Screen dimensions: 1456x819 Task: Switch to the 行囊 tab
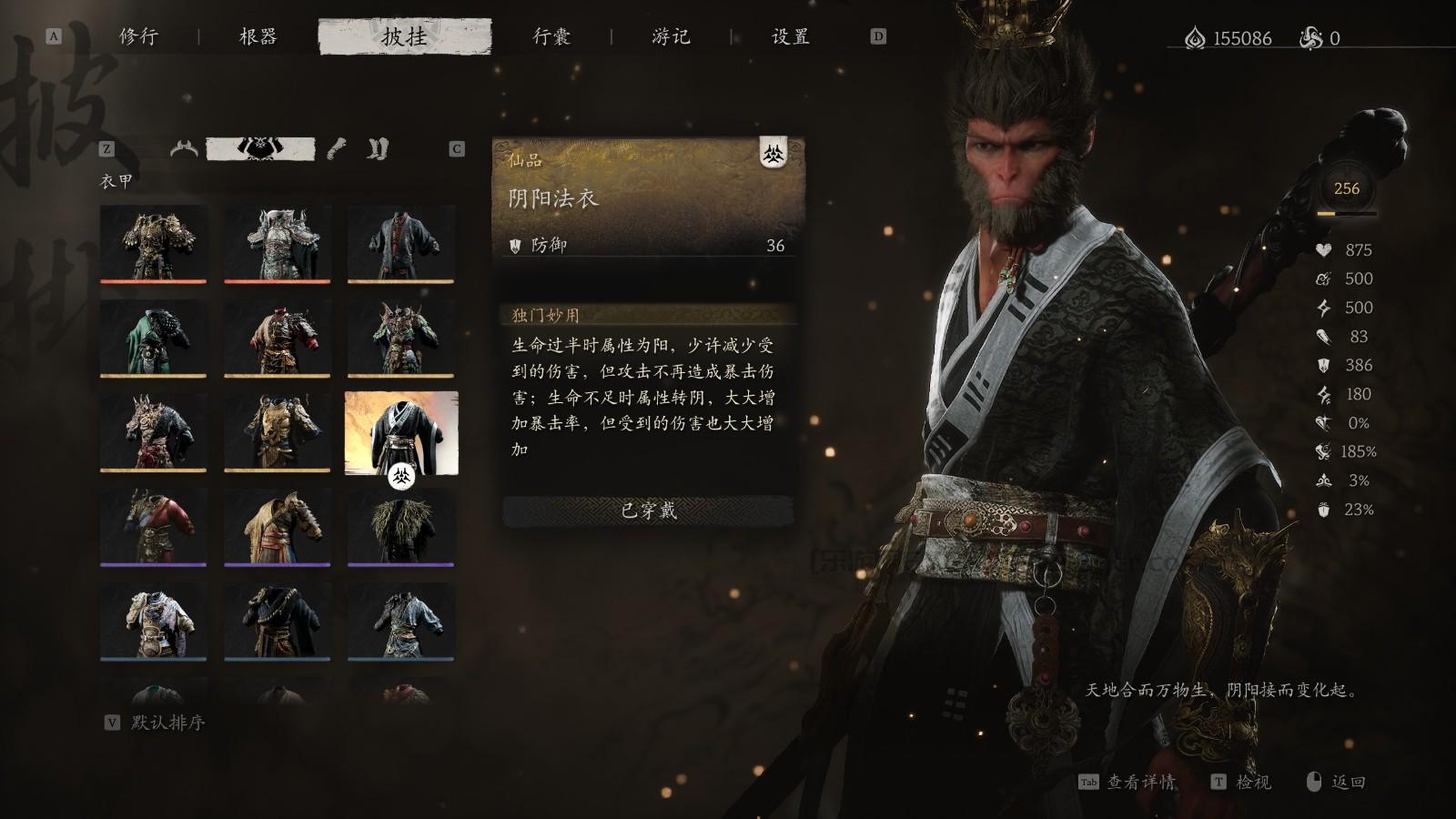[551, 38]
